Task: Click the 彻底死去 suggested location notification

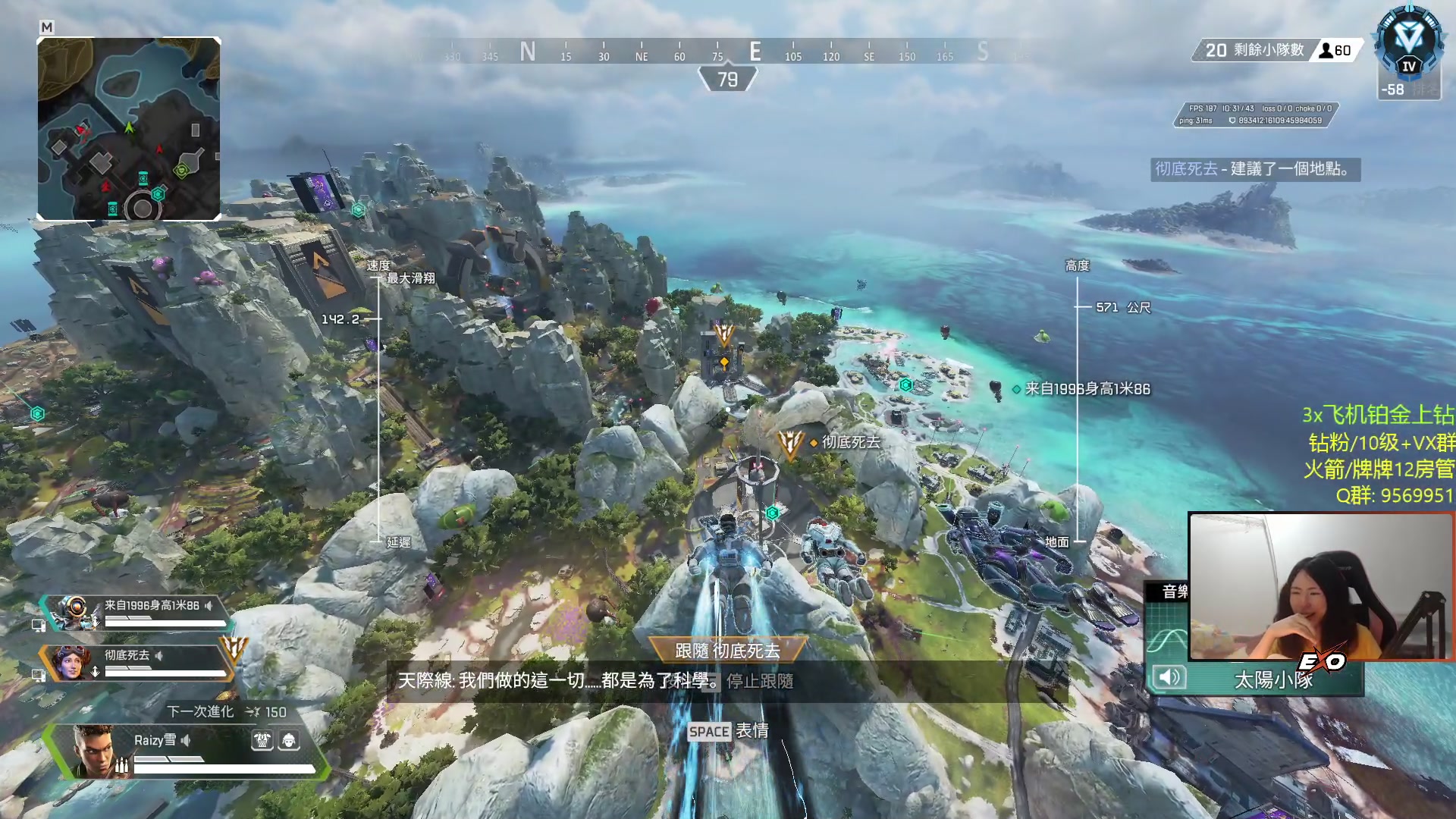Action: tap(1254, 169)
